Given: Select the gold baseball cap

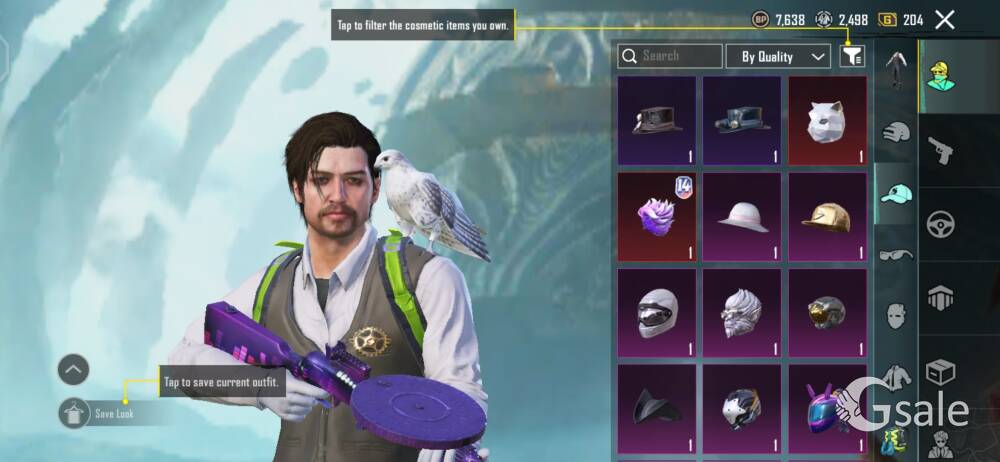Looking at the screenshot, I should click(x=827, y=215).
